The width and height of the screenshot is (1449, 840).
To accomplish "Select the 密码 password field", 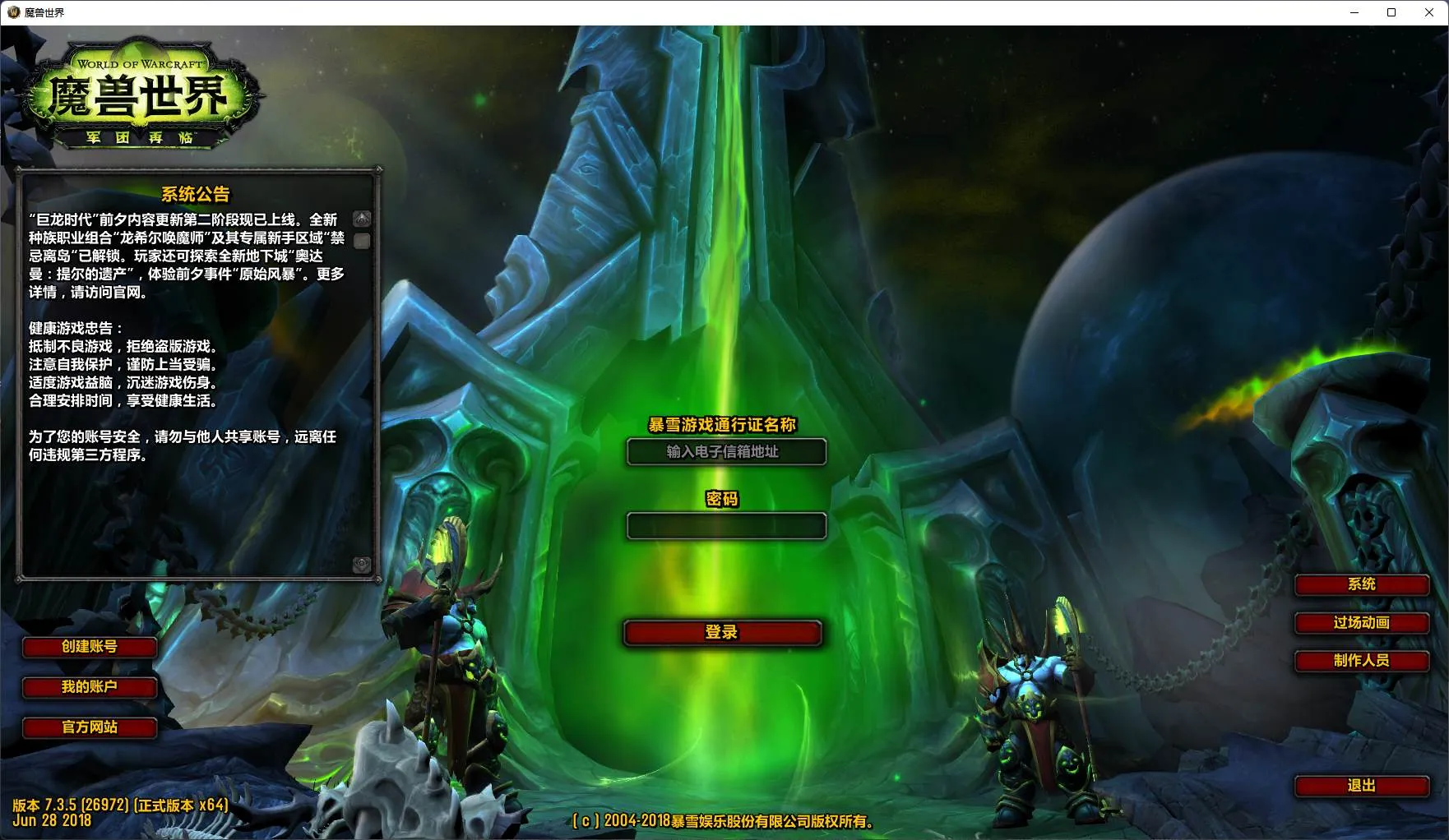I will pos(726,526).
